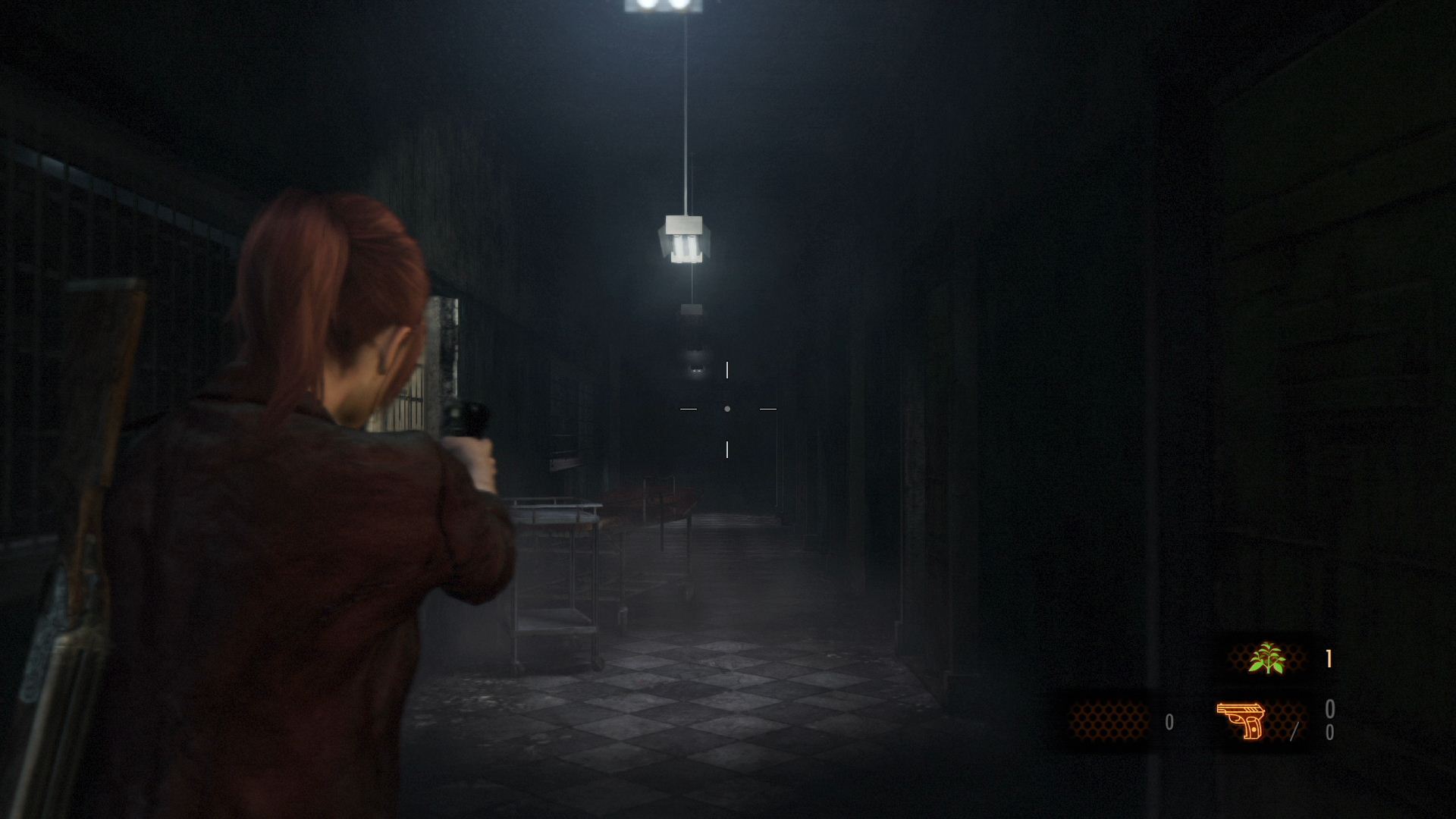
Task: Choose the orange handgun weapon slot
Action: pos(1241,720)
